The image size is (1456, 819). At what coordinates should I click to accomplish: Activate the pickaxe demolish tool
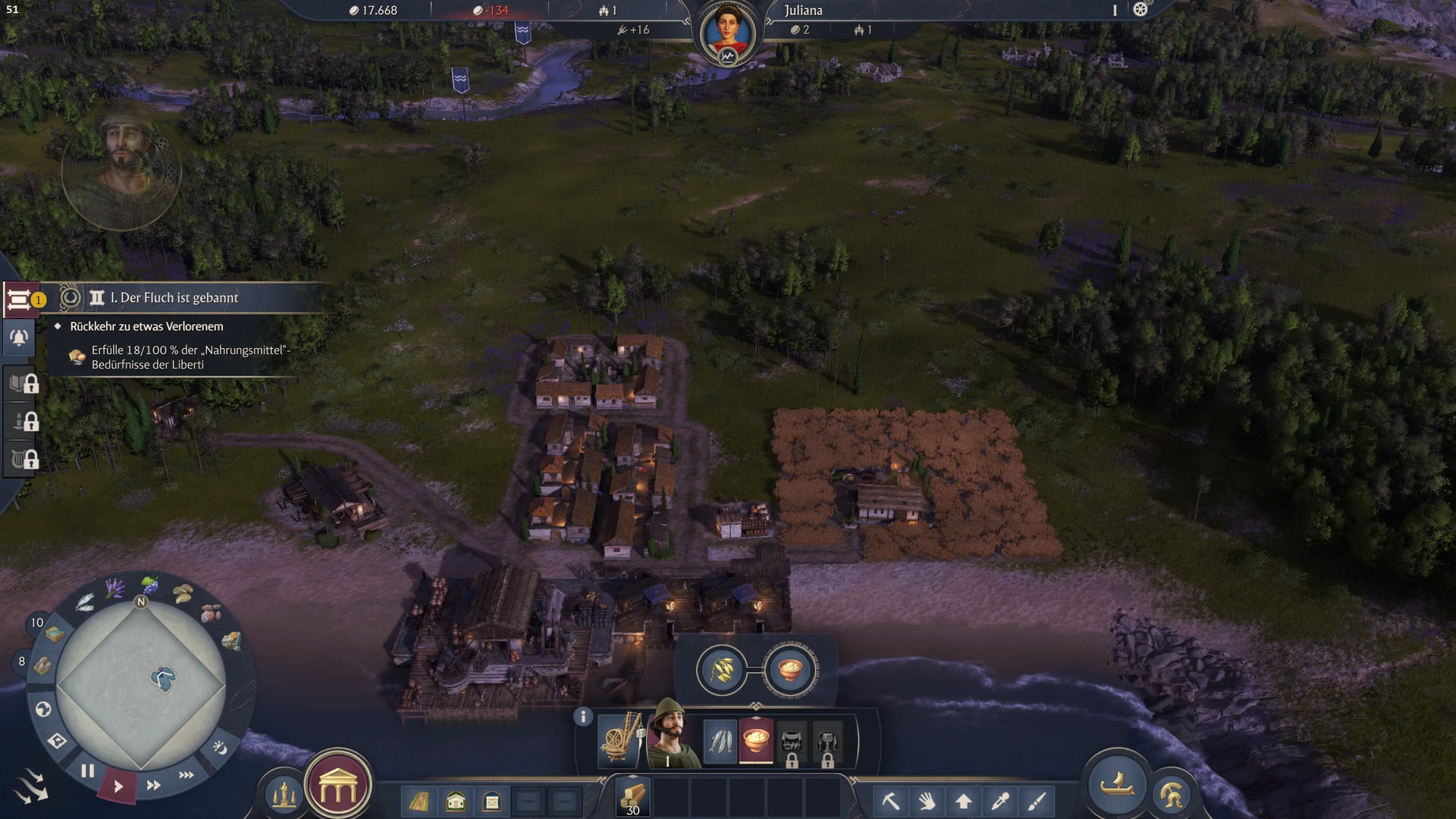click(890, 801)
